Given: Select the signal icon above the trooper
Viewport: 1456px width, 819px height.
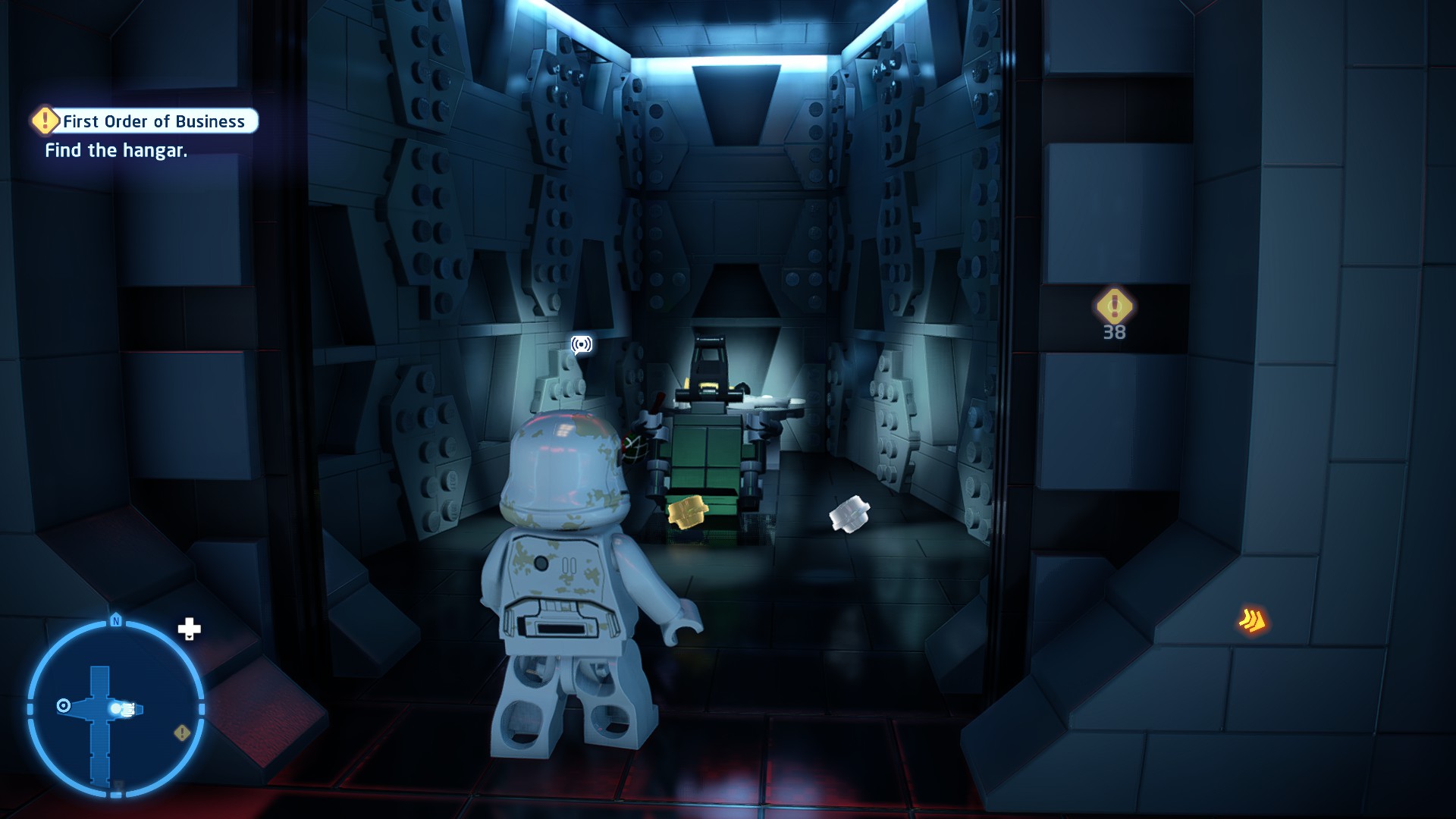Looking at the screenshot, I should (x=582, y=345).
